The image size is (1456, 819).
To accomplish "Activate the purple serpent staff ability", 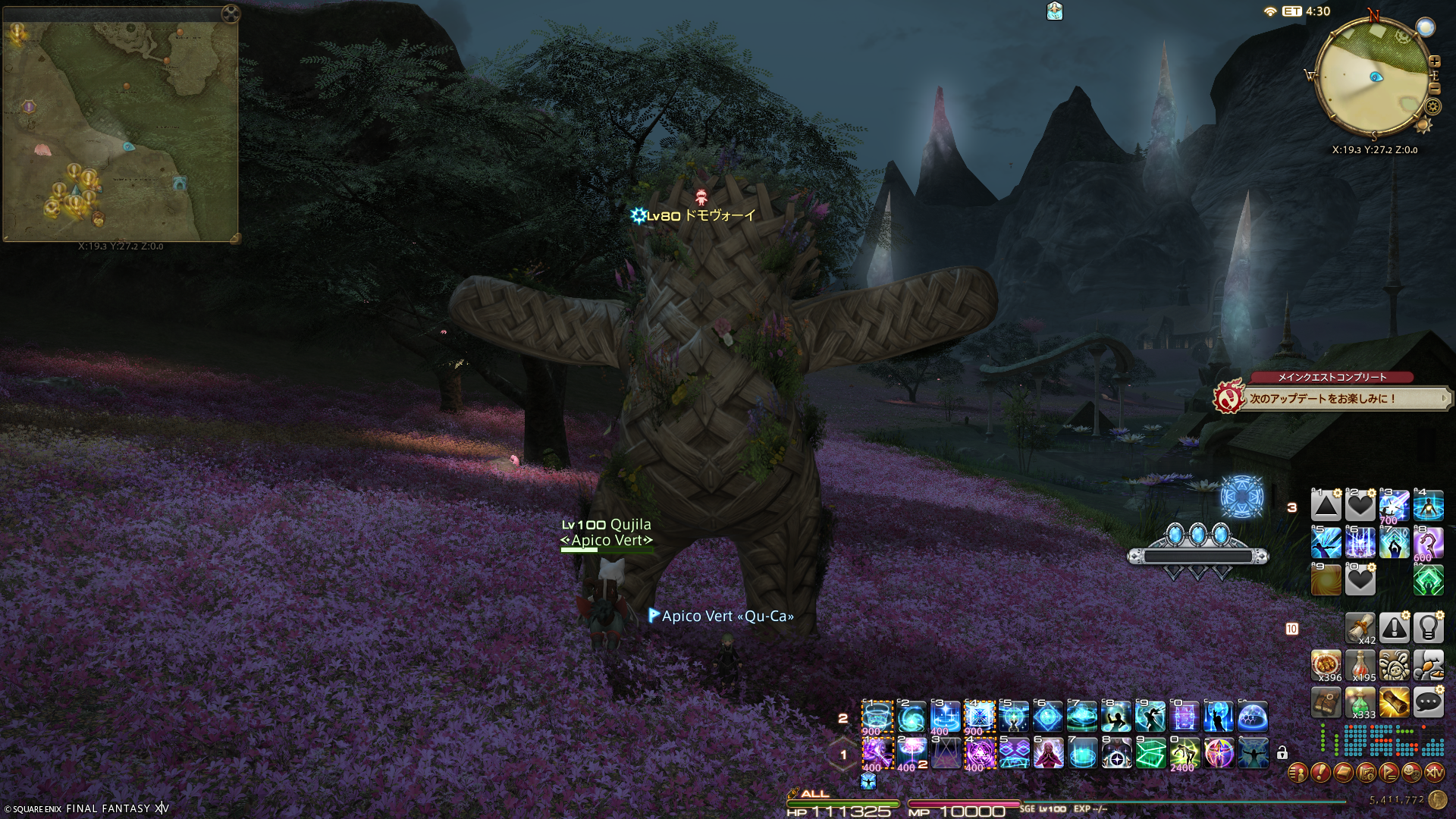I will (x=1428, y=543).
